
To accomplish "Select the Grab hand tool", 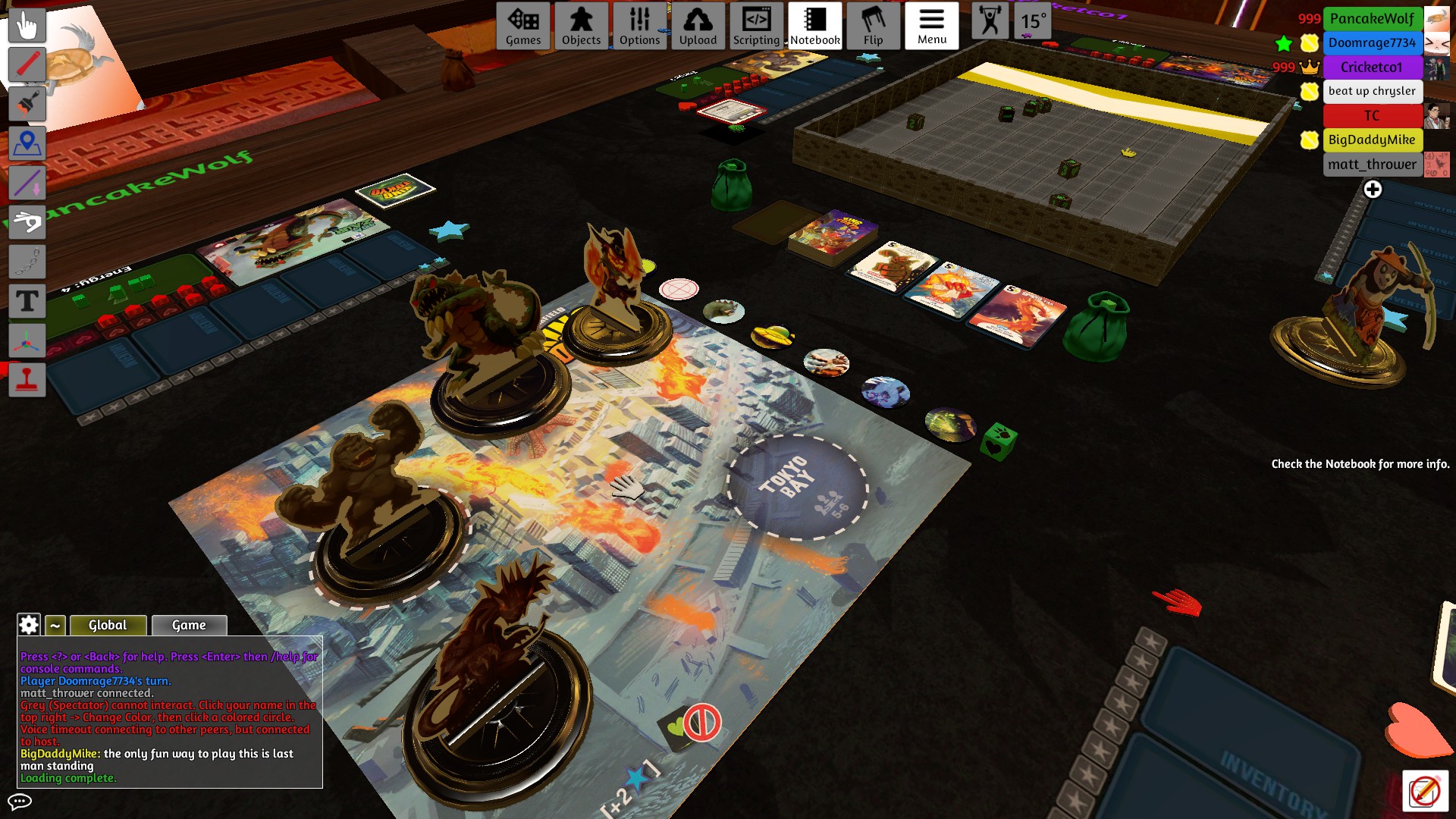I will click(x=27, y=26).
